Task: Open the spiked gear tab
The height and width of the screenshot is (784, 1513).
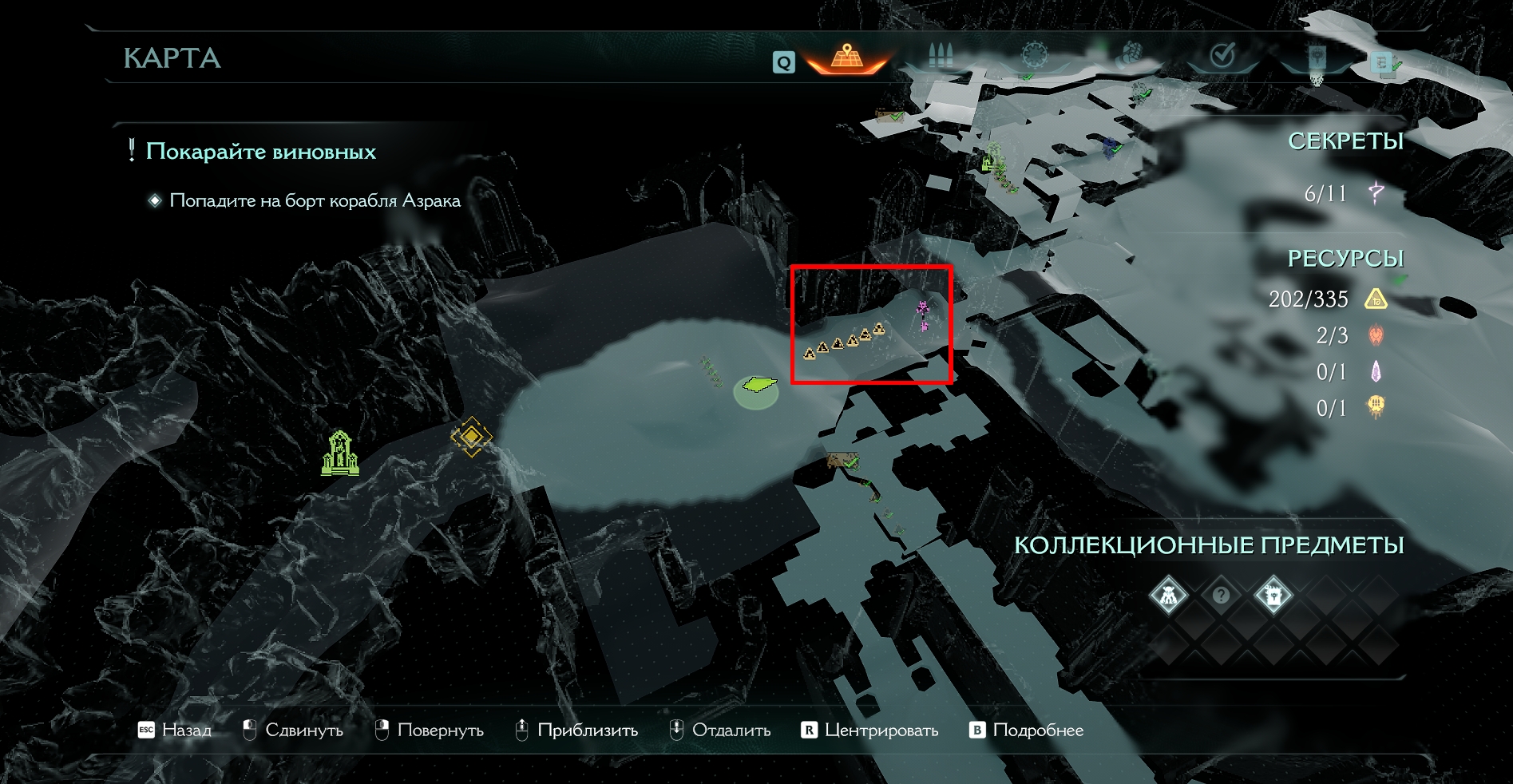Action: [x=1035, y=56]
